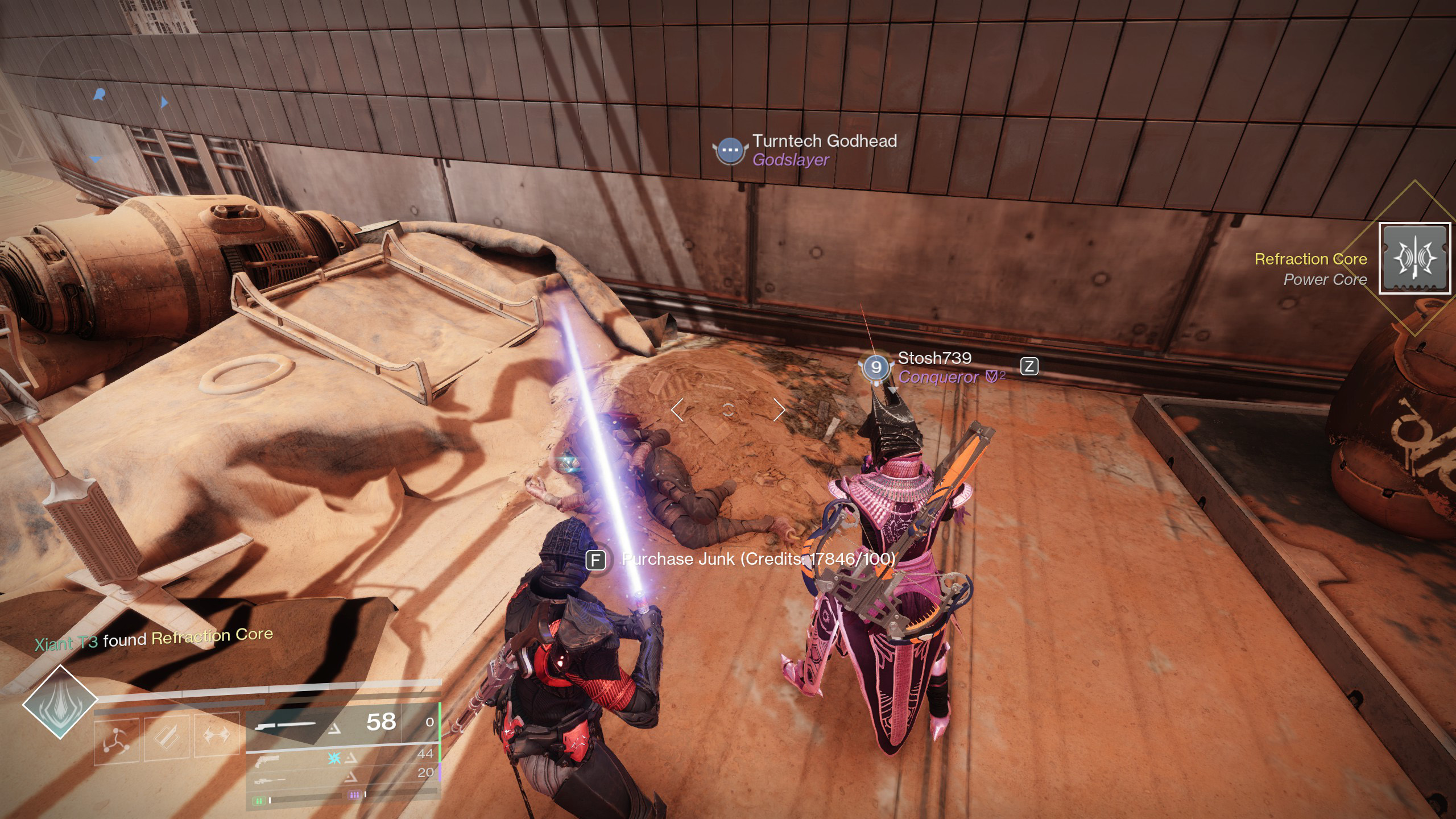Click the Xiant T3 loot feed message
1456x819 pixels.
[154, 639]
